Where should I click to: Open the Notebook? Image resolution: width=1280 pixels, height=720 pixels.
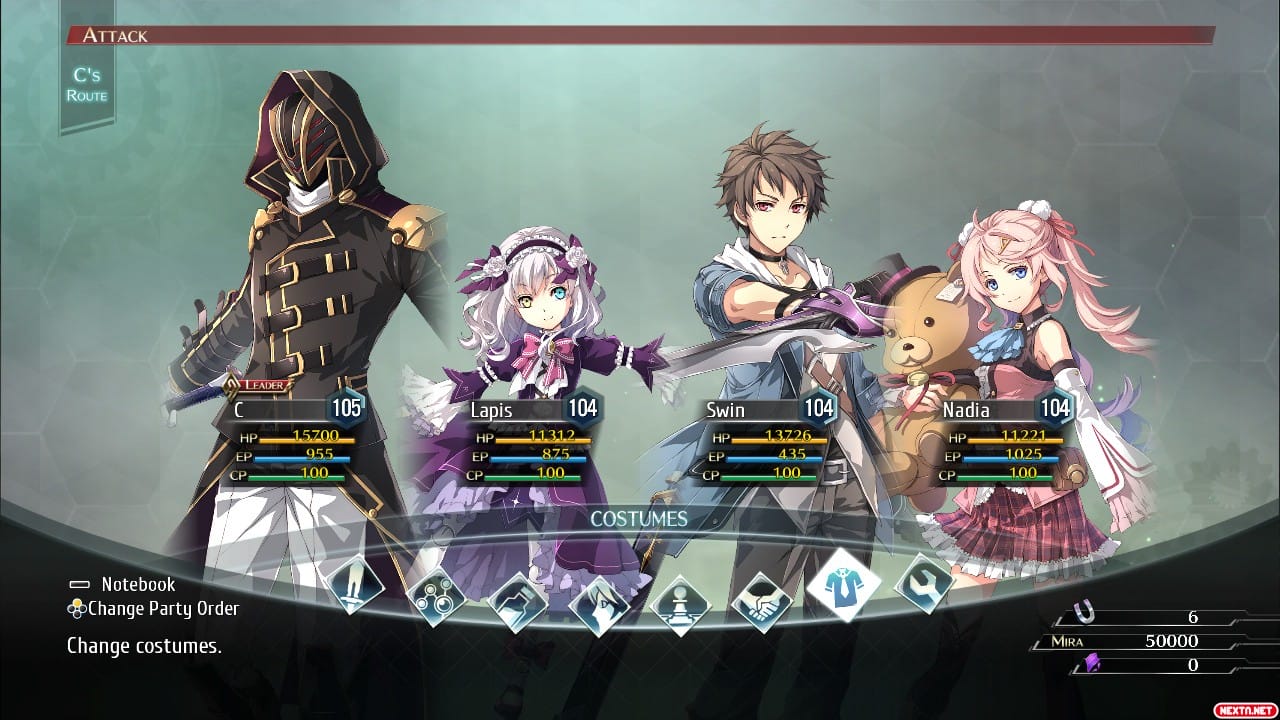click(137, 584)
